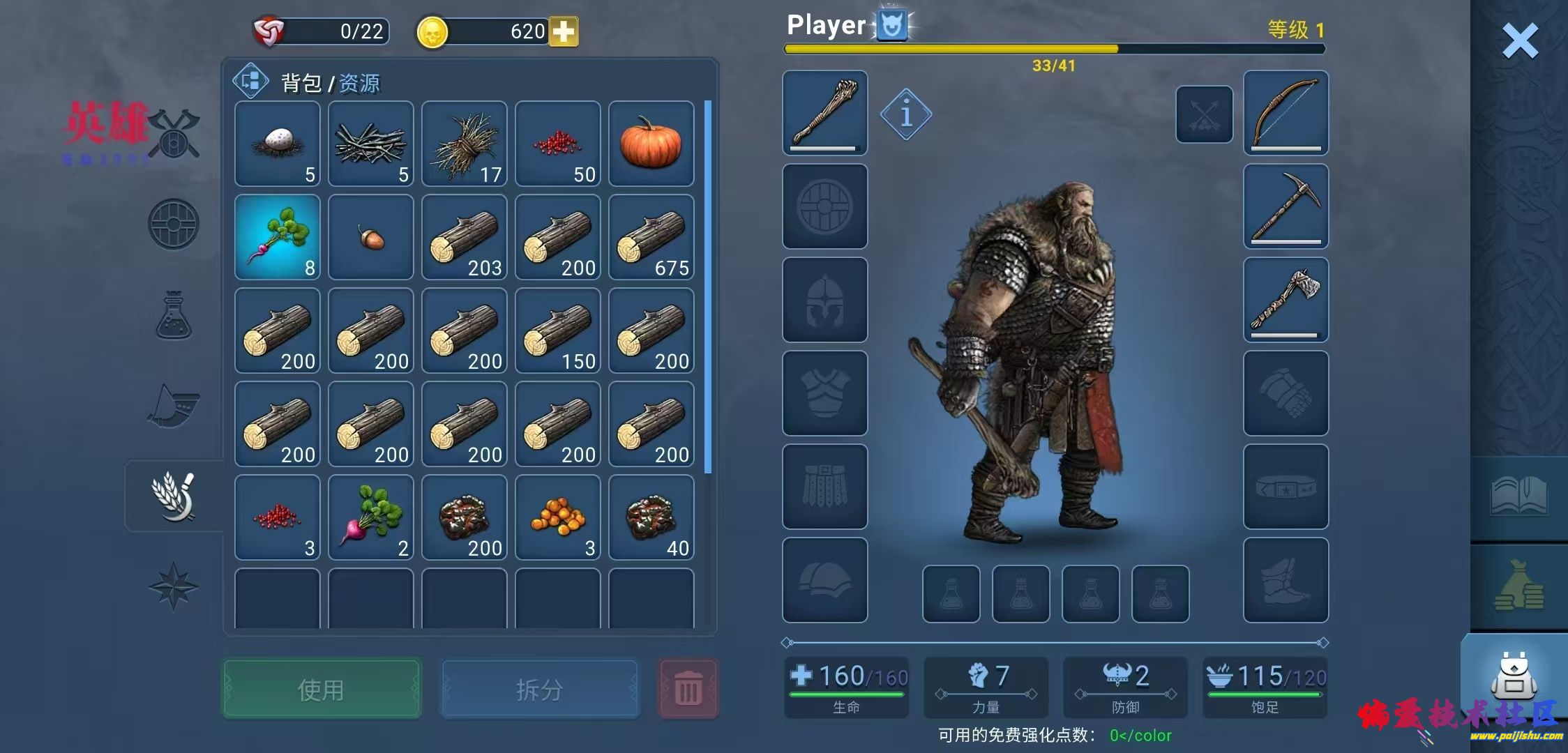
Task: Select the orange berries stack
Action: [x=557, y=518]
